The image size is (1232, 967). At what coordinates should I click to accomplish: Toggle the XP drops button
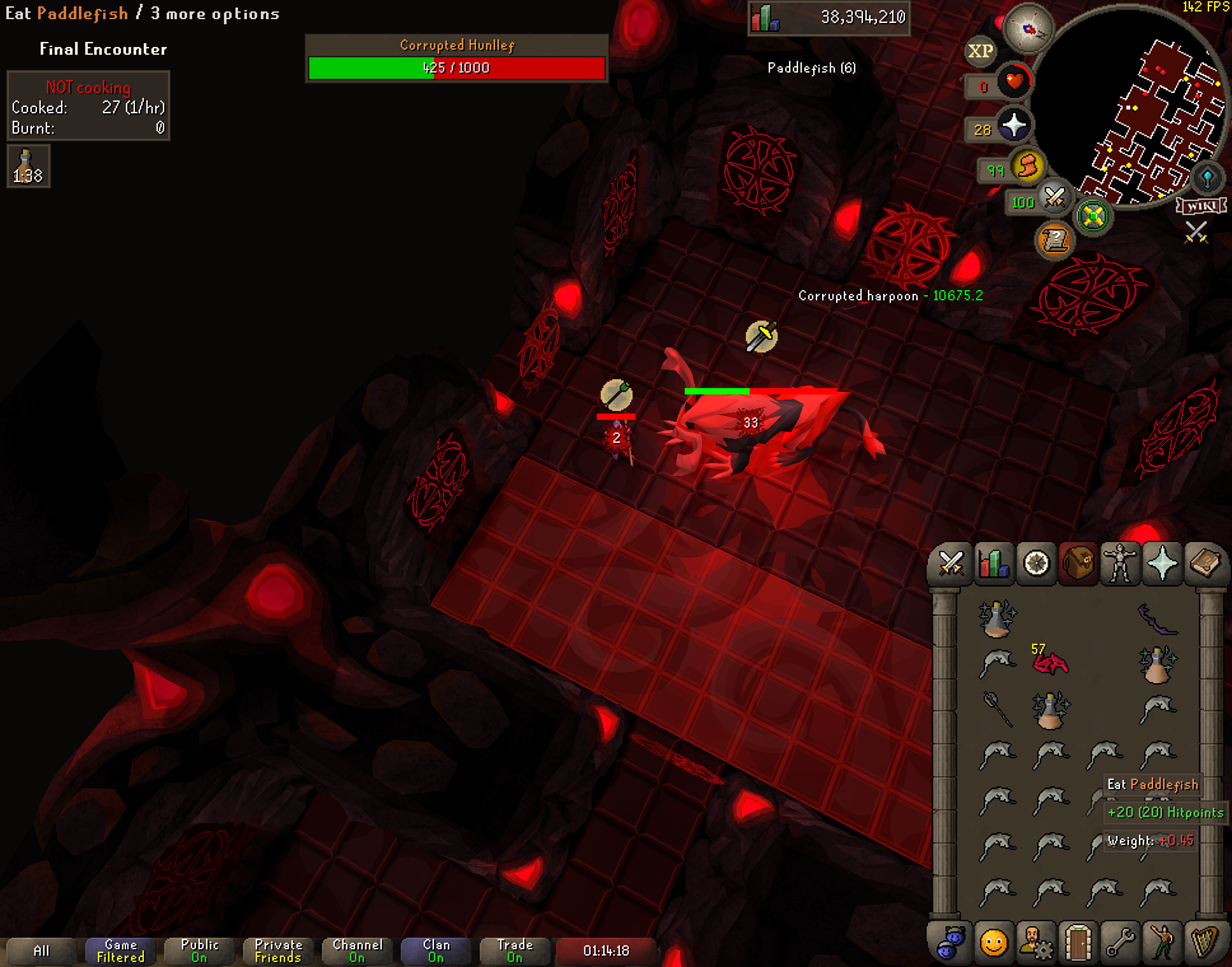point(980,51)
